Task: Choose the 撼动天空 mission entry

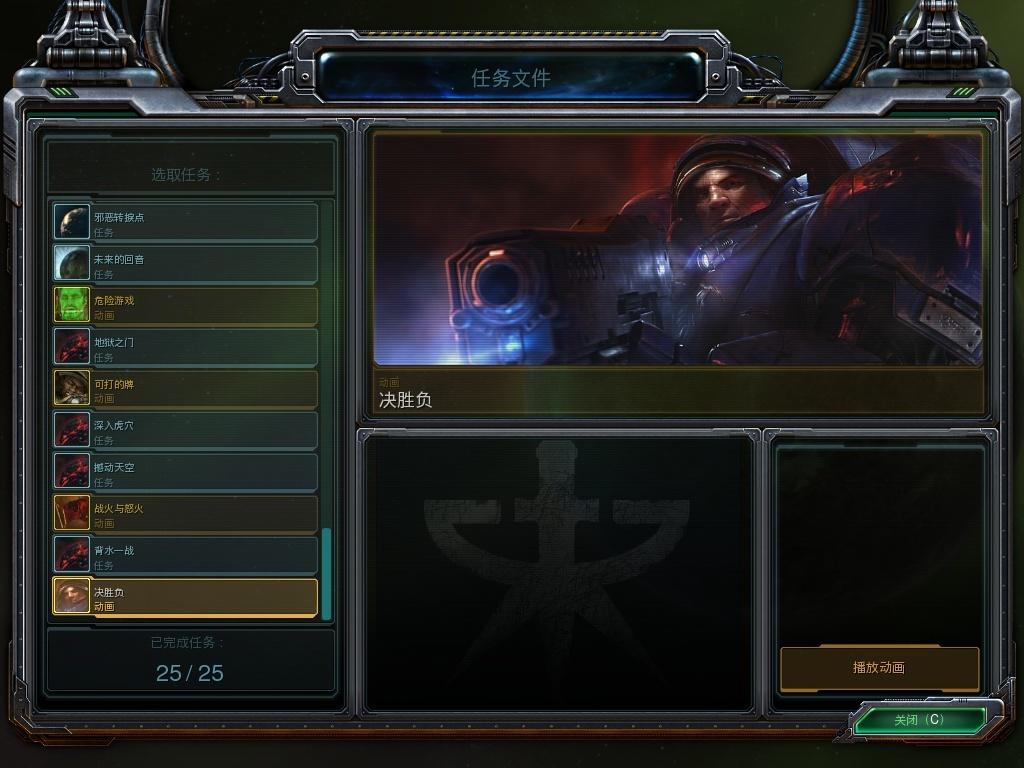Action: click(186, 473)
